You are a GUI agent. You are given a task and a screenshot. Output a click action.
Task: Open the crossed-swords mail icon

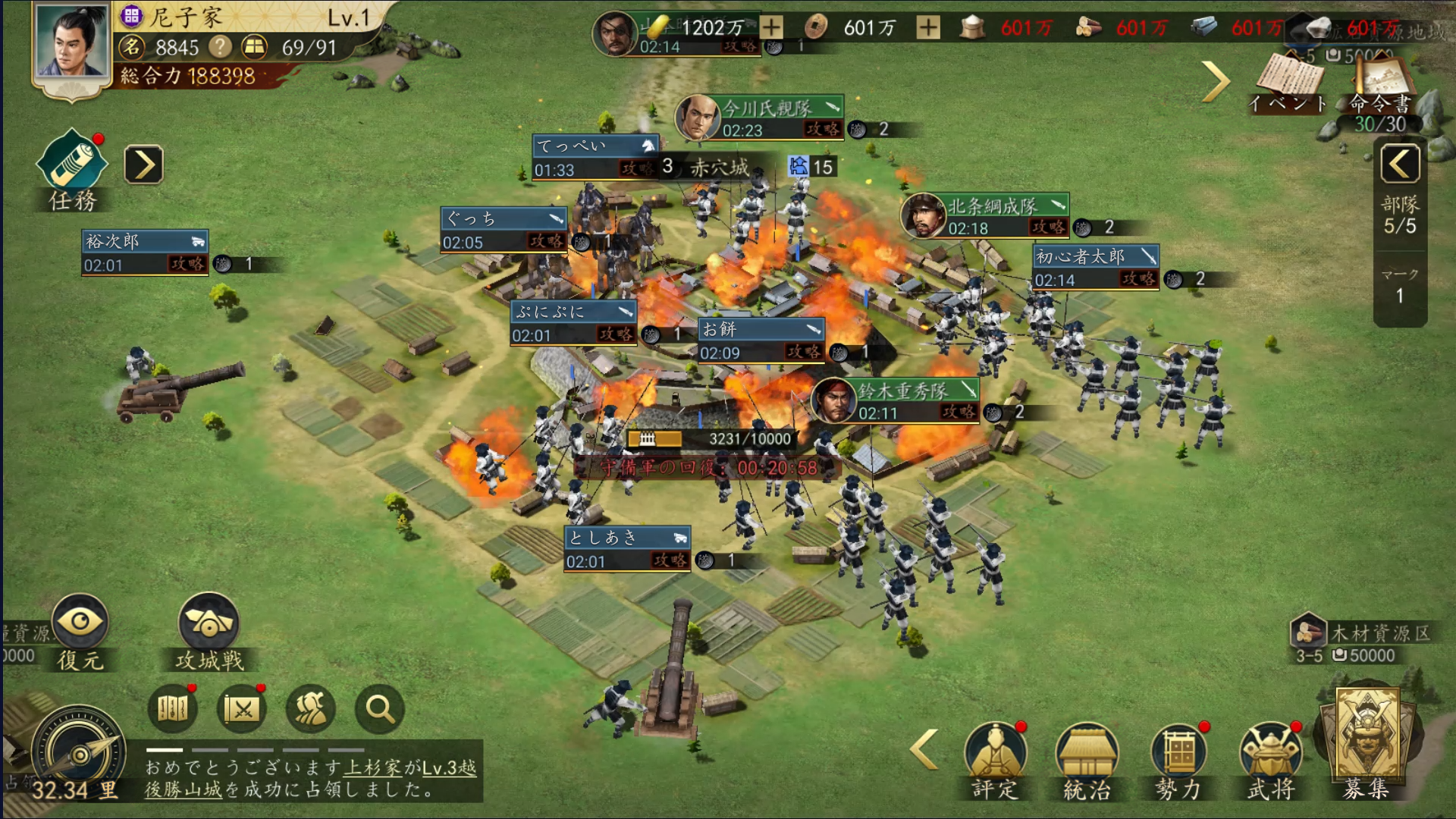[x=242, y=709]
